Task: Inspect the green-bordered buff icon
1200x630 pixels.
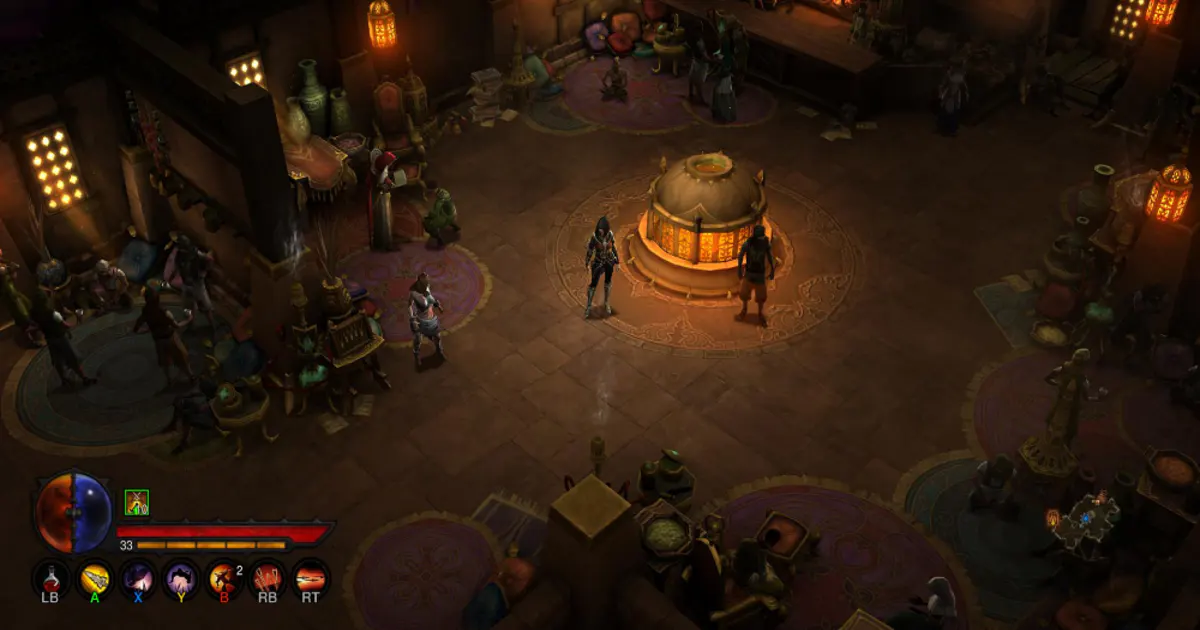Action: (x=137, y=502)
